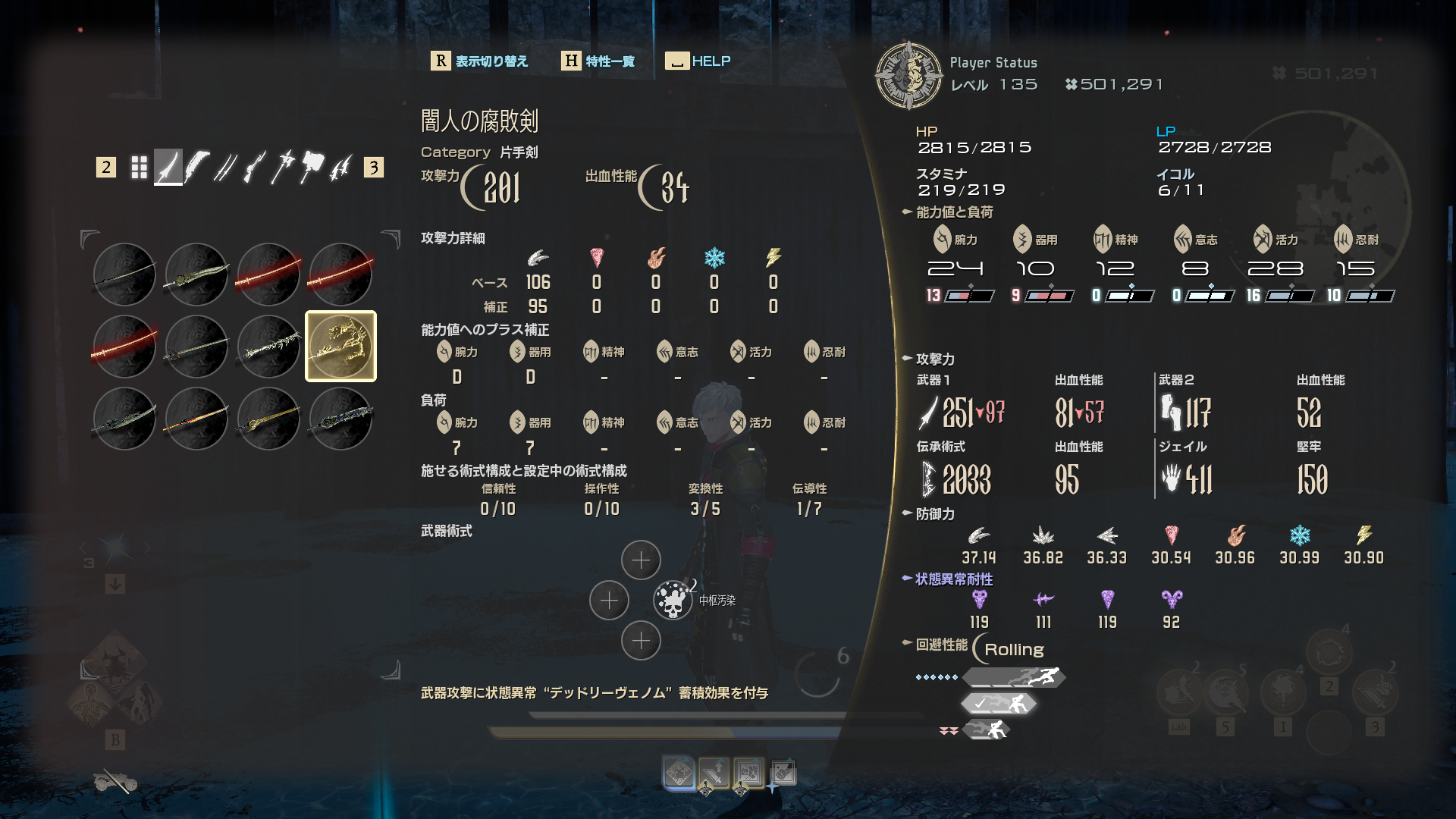This screenshot has height=819, width=1456.
Task: Select the broad pale blade with ornate guard
Action: pyautogui.click(x=196, y=275)
